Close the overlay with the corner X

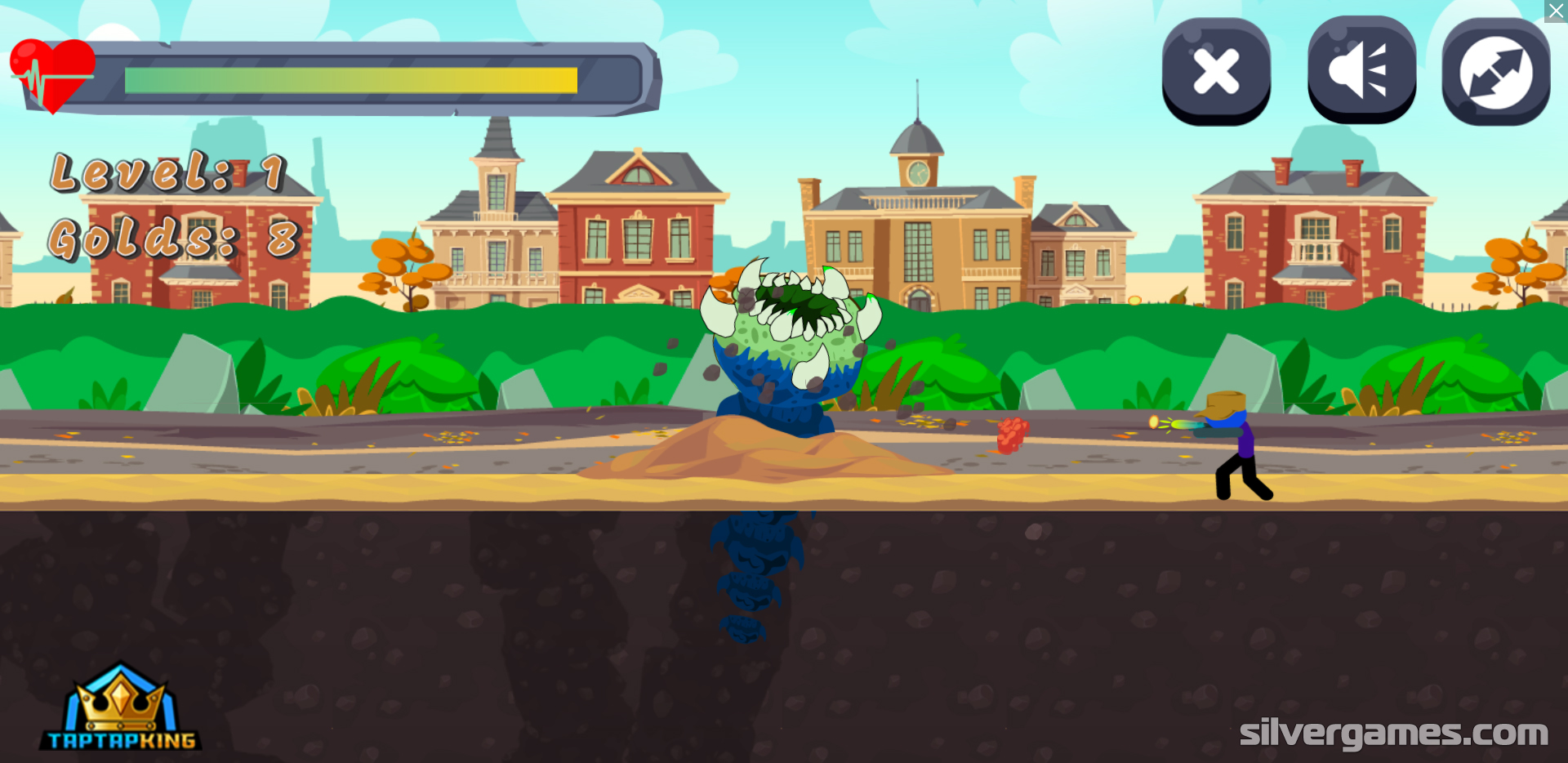1557,11
